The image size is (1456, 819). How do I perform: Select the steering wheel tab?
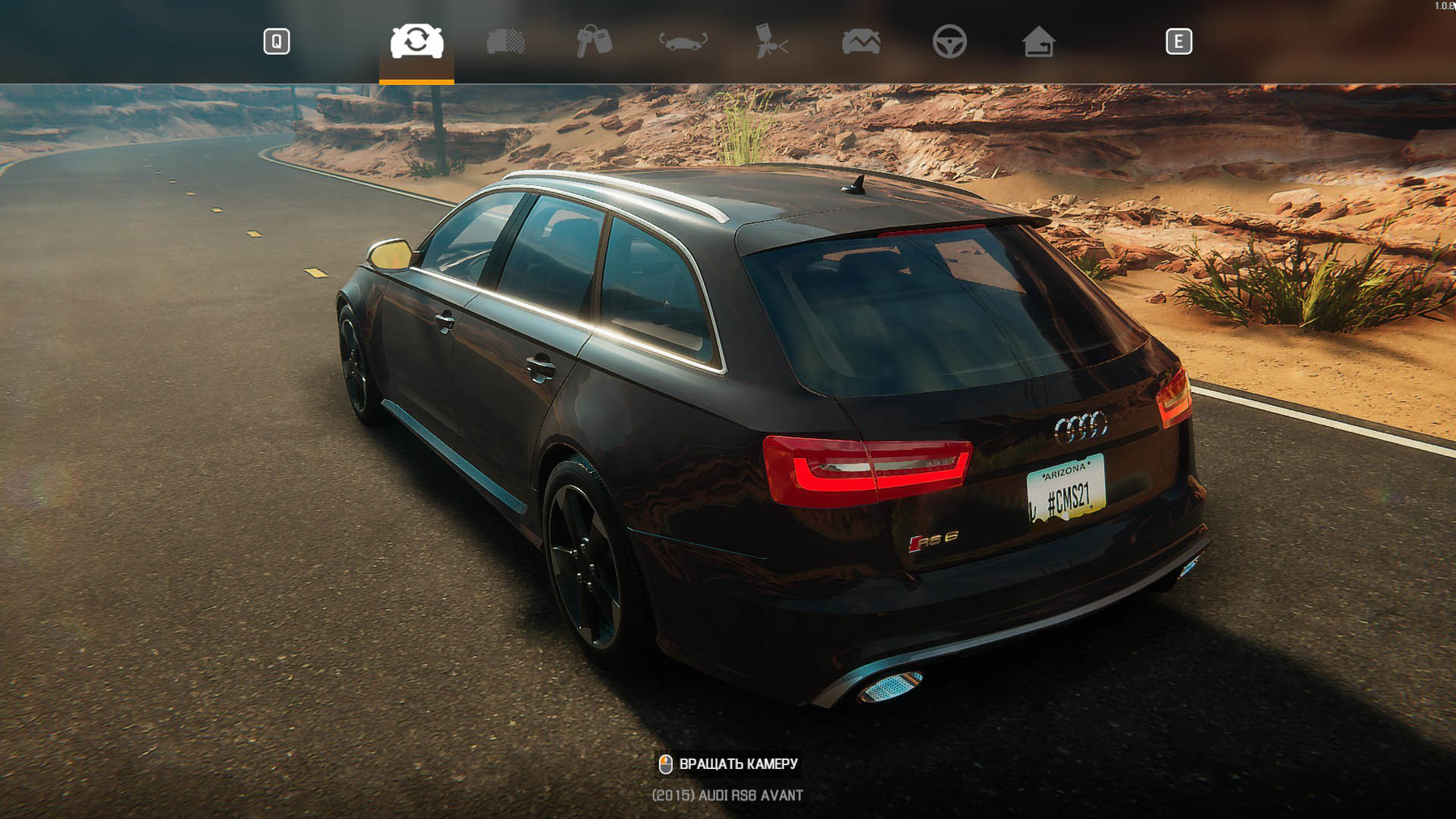point(949,41)
